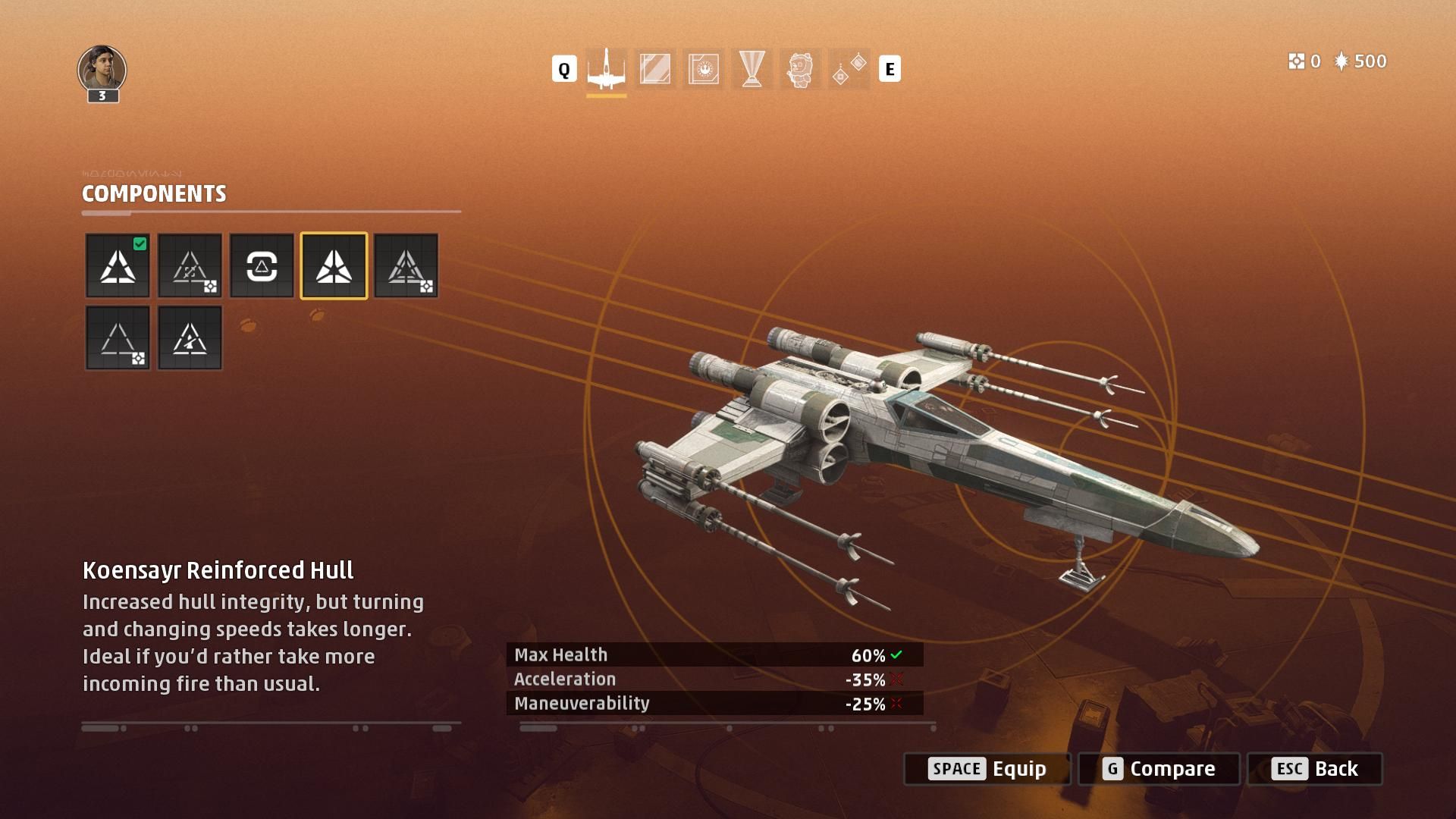Go back to the previous screen
Viewport: 1456px width, 819px height.
click(x=1315, y=769)
